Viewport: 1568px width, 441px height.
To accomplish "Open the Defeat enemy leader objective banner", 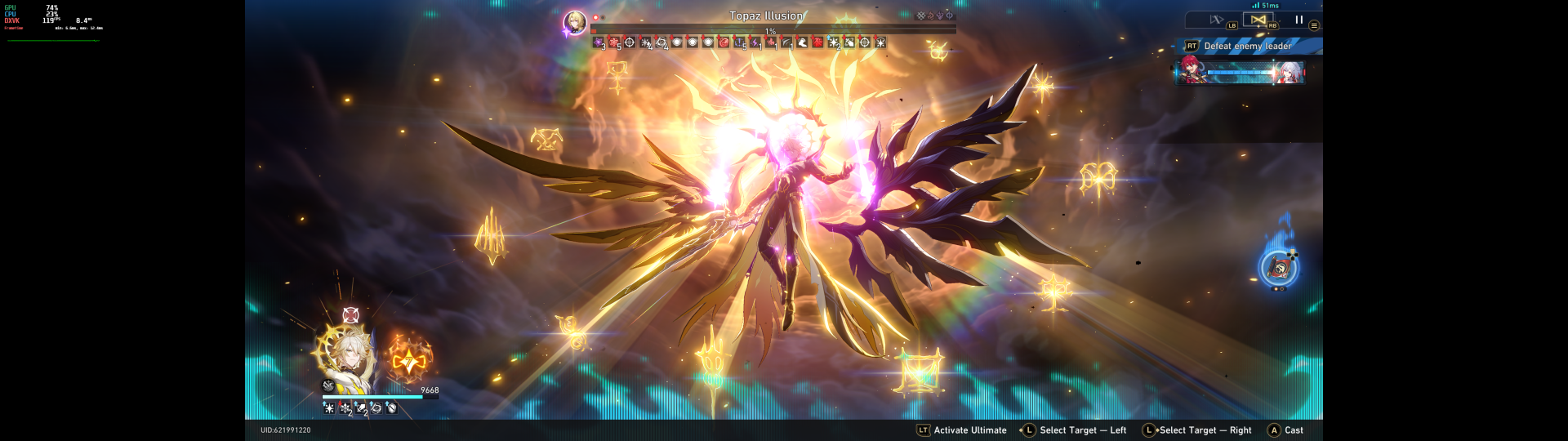I will 1247,47.
